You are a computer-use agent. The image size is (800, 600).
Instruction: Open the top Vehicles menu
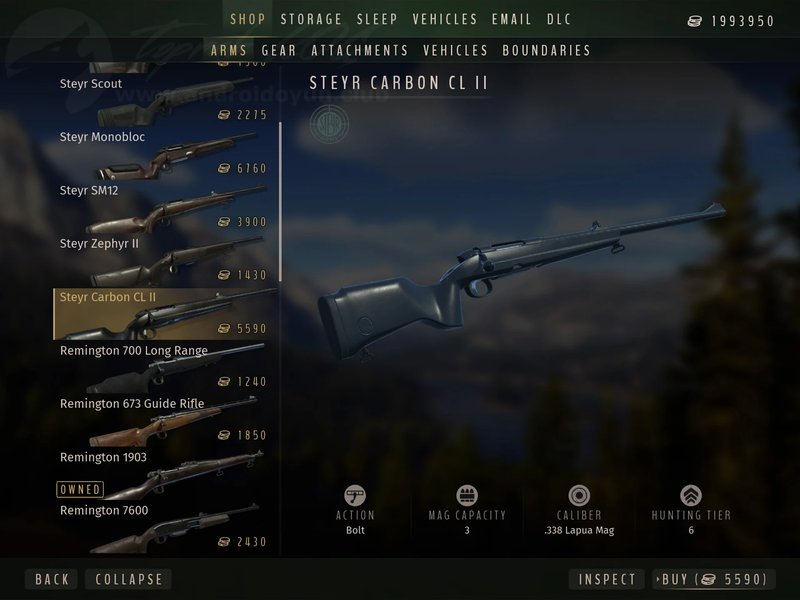click(445, 20)
